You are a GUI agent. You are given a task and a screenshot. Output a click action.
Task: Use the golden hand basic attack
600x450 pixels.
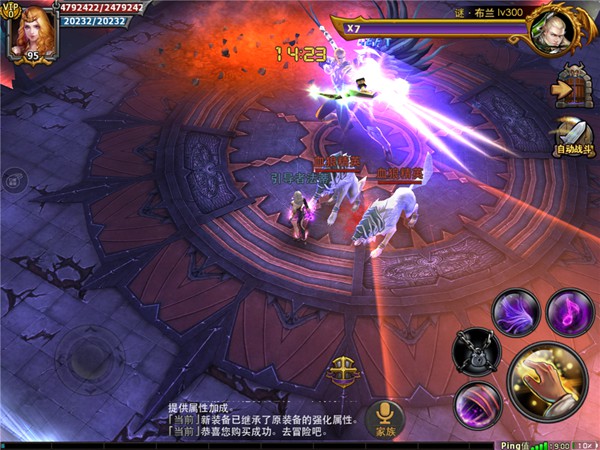[548, 384]
